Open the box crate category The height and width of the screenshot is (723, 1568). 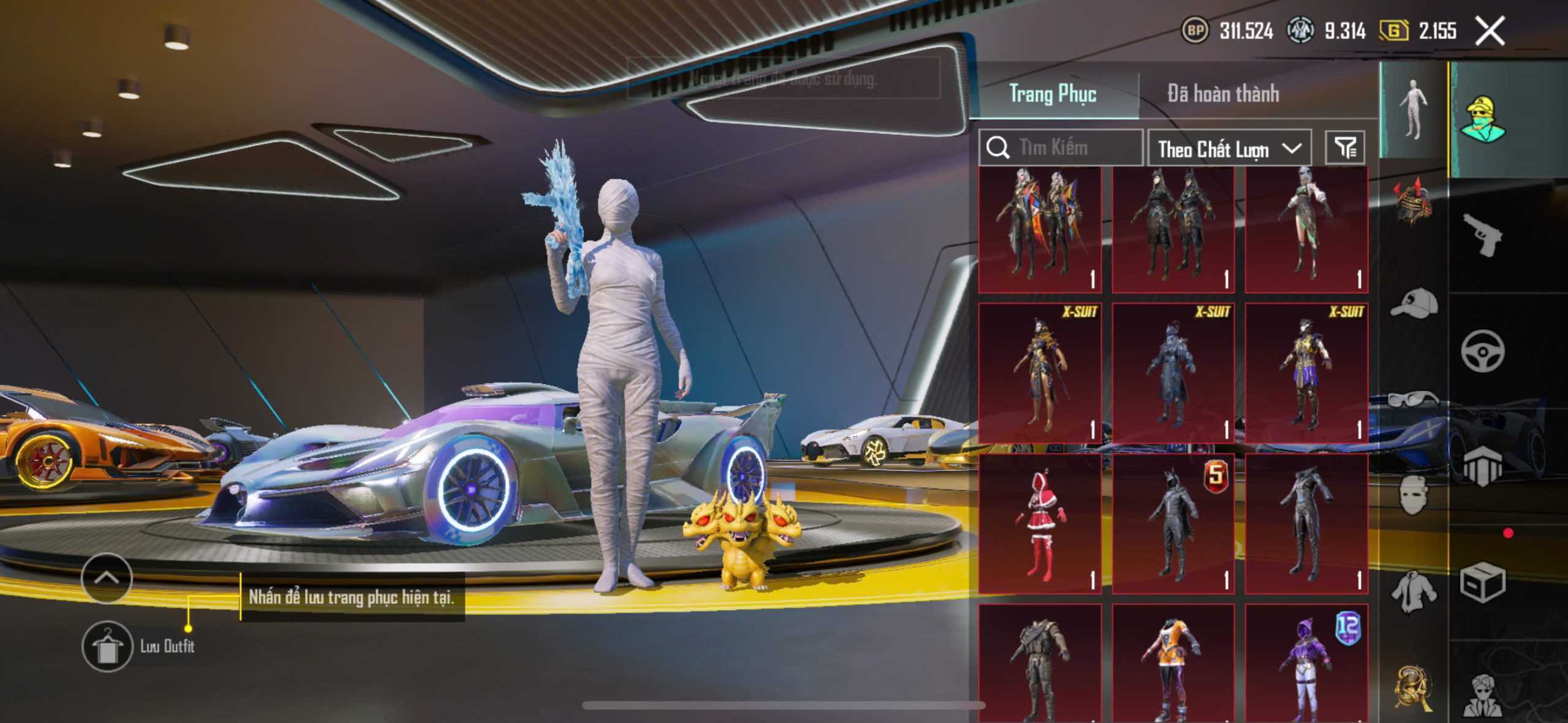tap(1482, 582)
